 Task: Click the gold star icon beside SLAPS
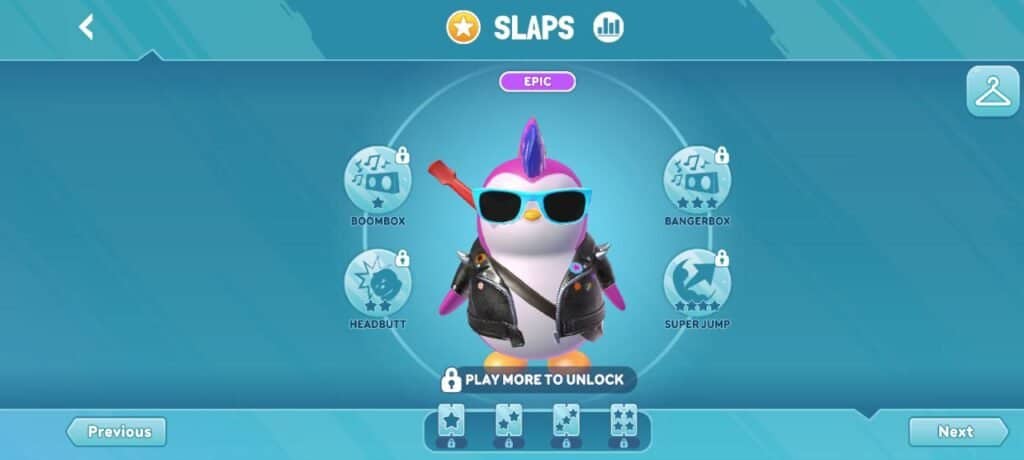(x=463, y=28)
